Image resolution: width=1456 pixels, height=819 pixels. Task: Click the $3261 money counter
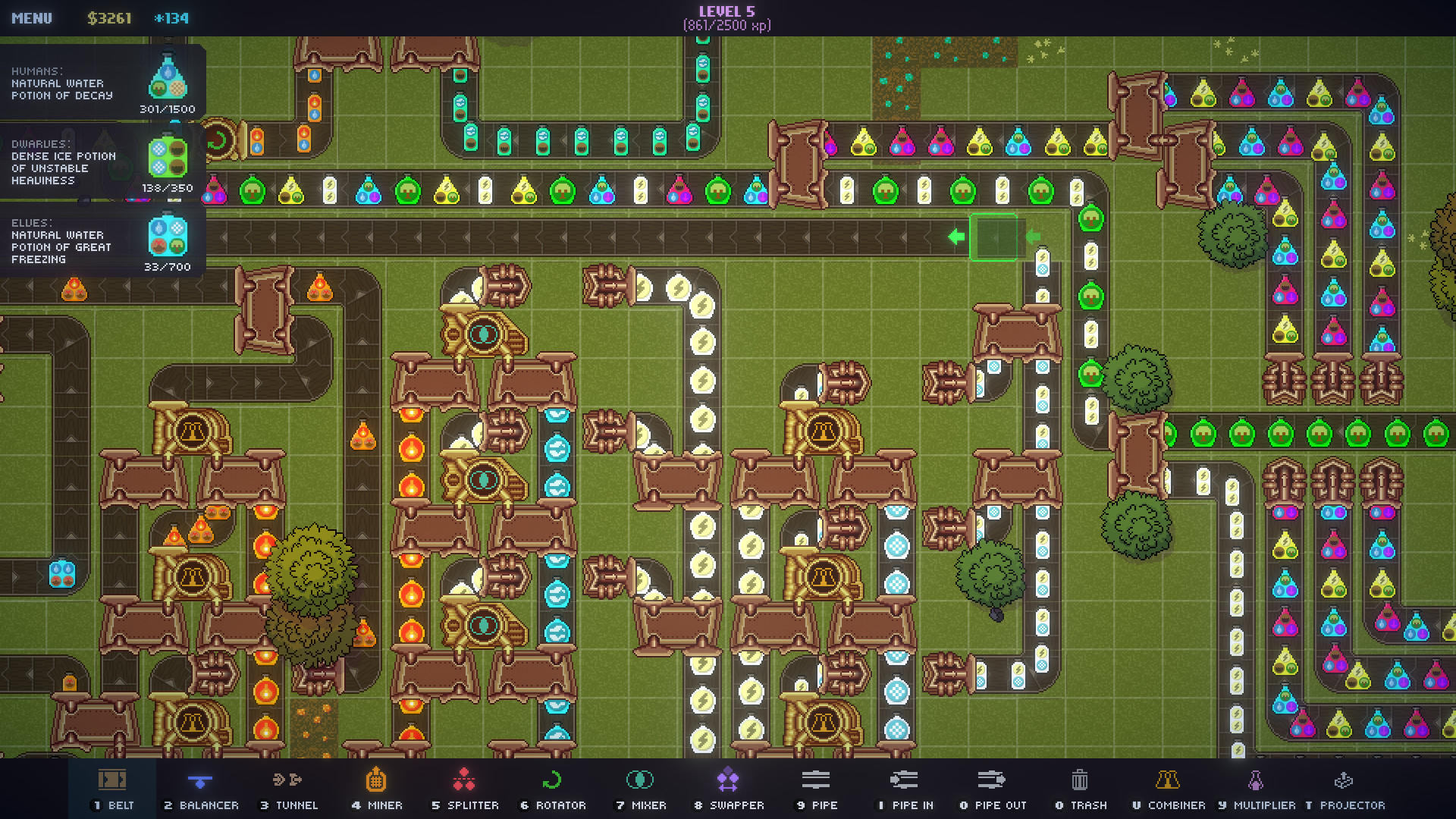coord(111,17)
